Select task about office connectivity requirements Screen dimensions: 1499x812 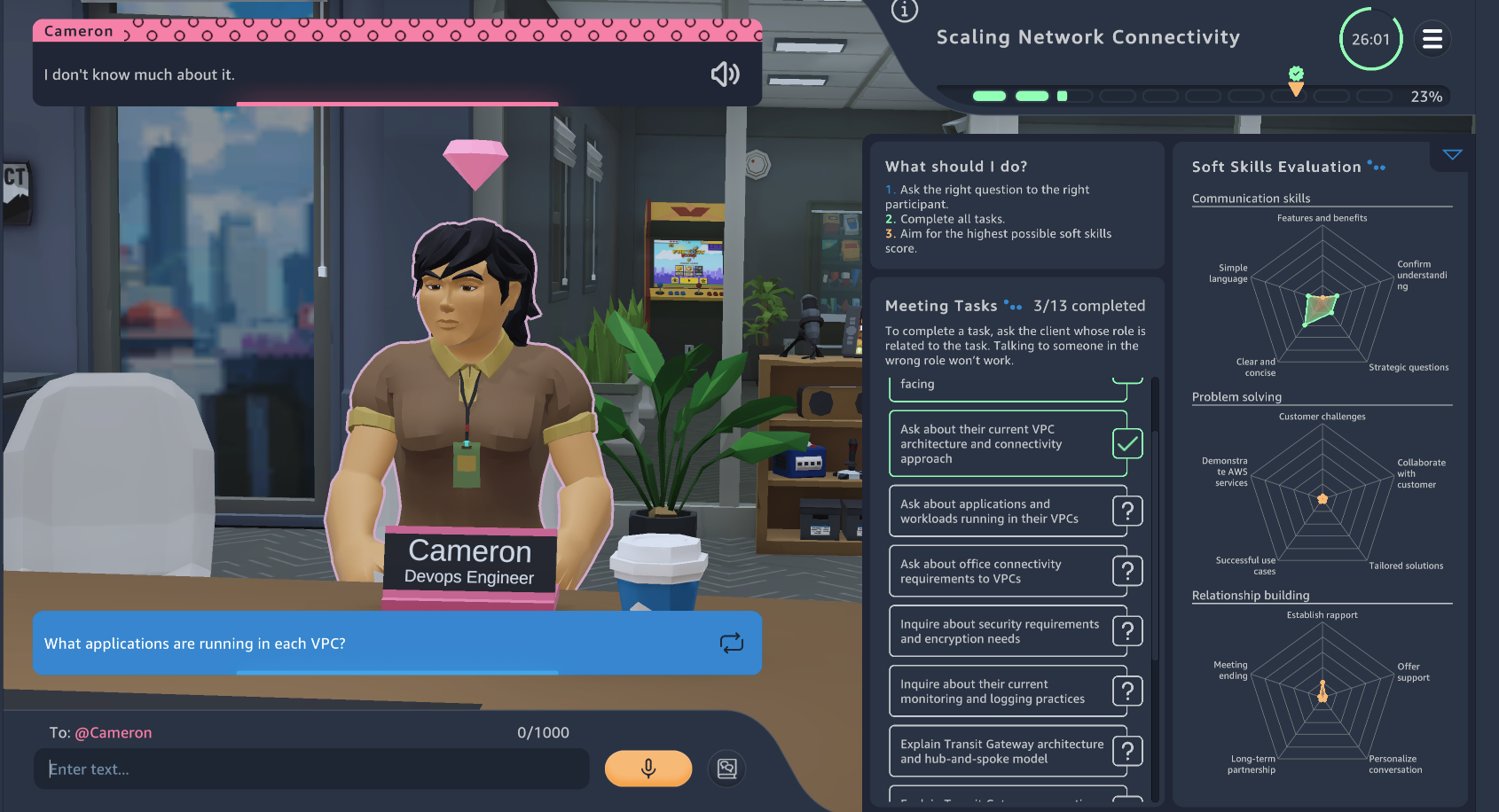(1002, 572)
